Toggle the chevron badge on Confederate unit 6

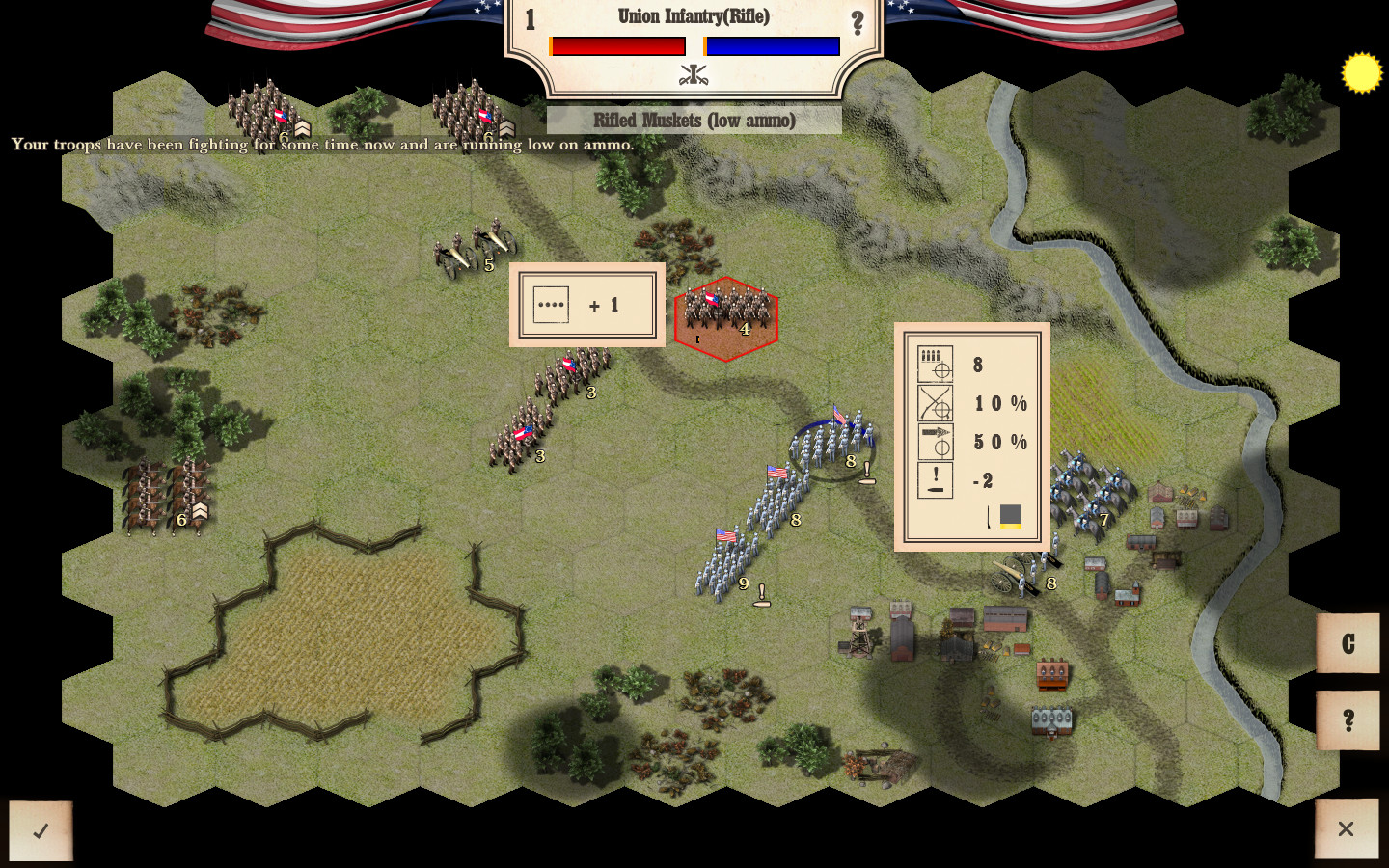[200, 511]
